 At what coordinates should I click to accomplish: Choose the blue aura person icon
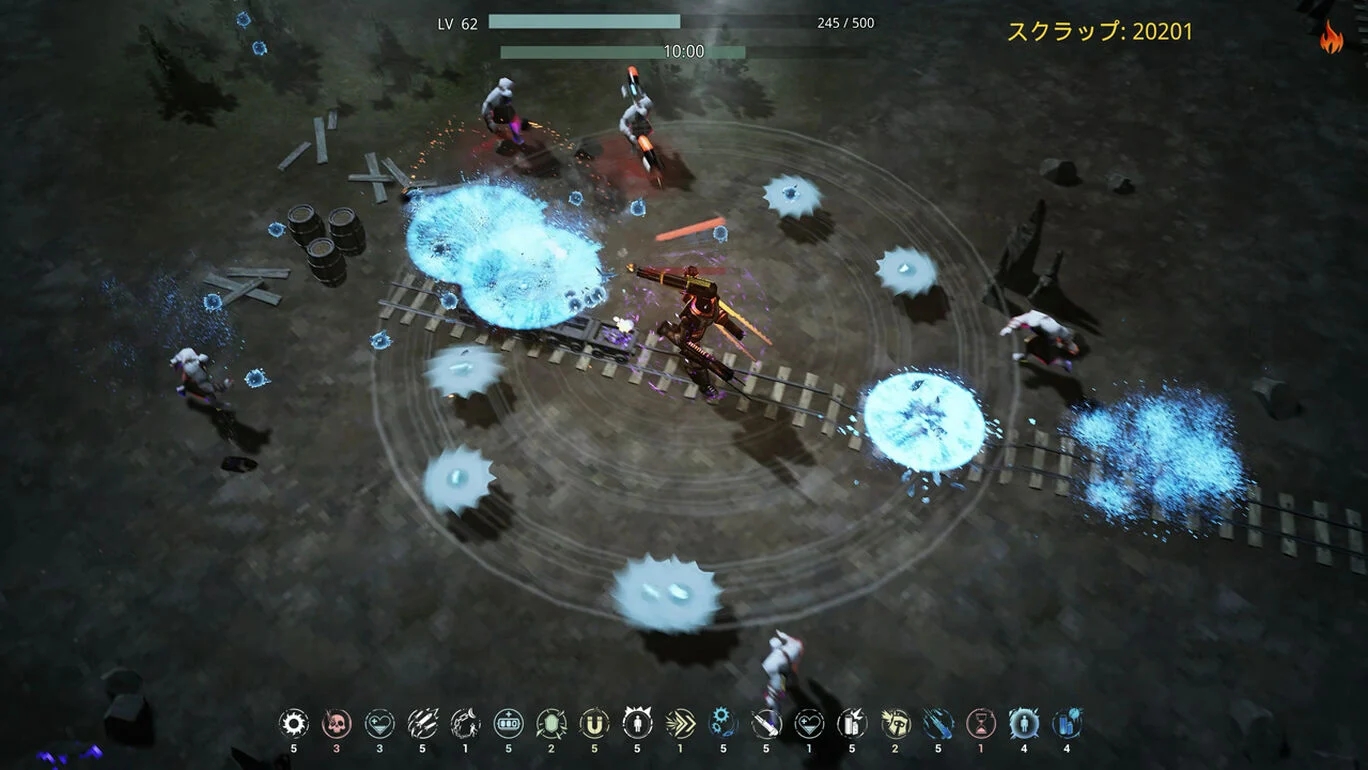[1024, 723]
